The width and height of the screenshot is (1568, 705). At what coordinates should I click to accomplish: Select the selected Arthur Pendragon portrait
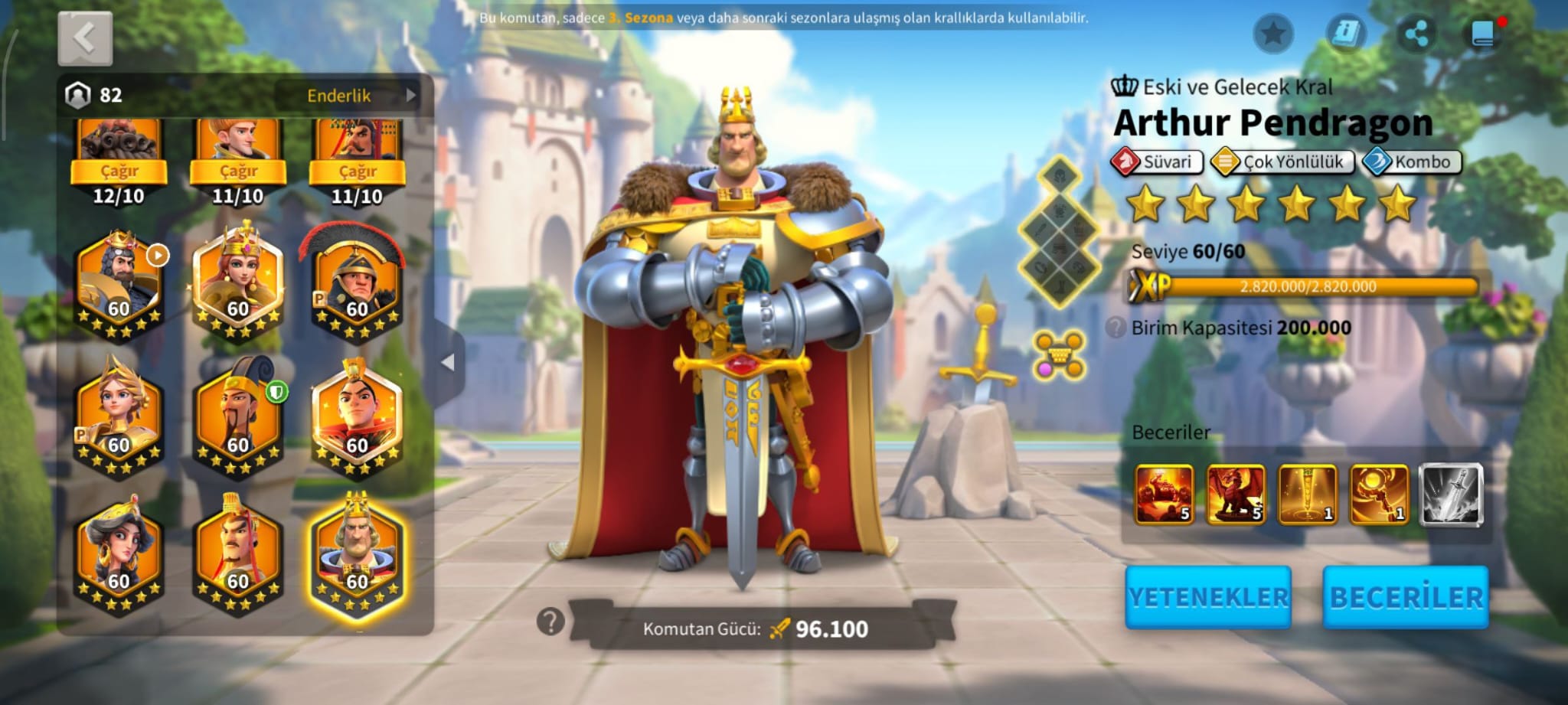(357, 556)
